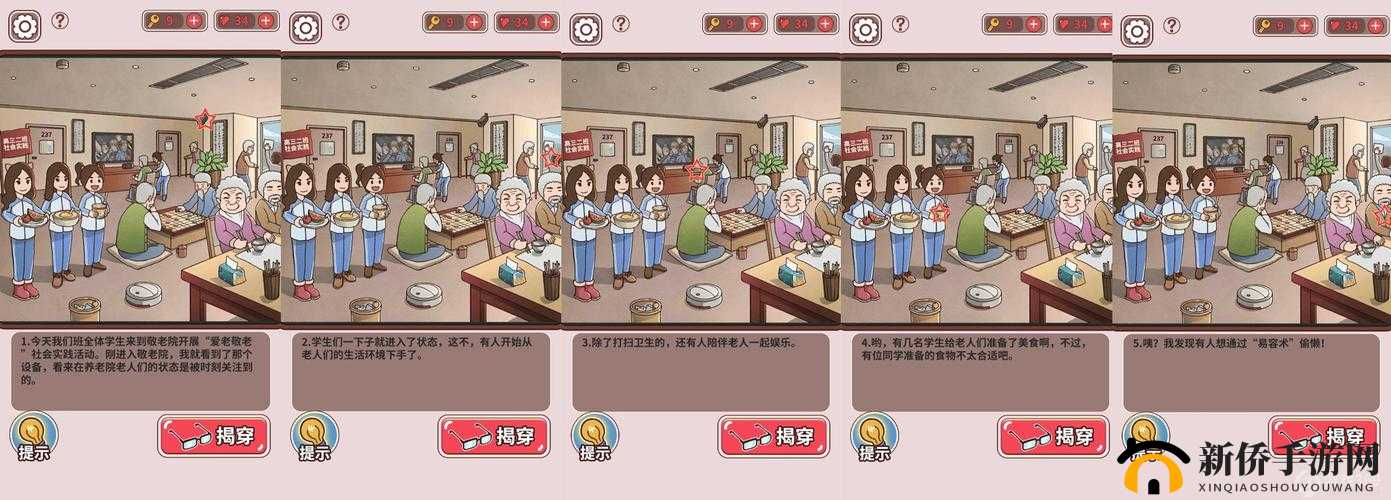1391x500 pixels.
Task: Use the 提示 lightbulb hint under clue 2
Action: tap(315, 437)
